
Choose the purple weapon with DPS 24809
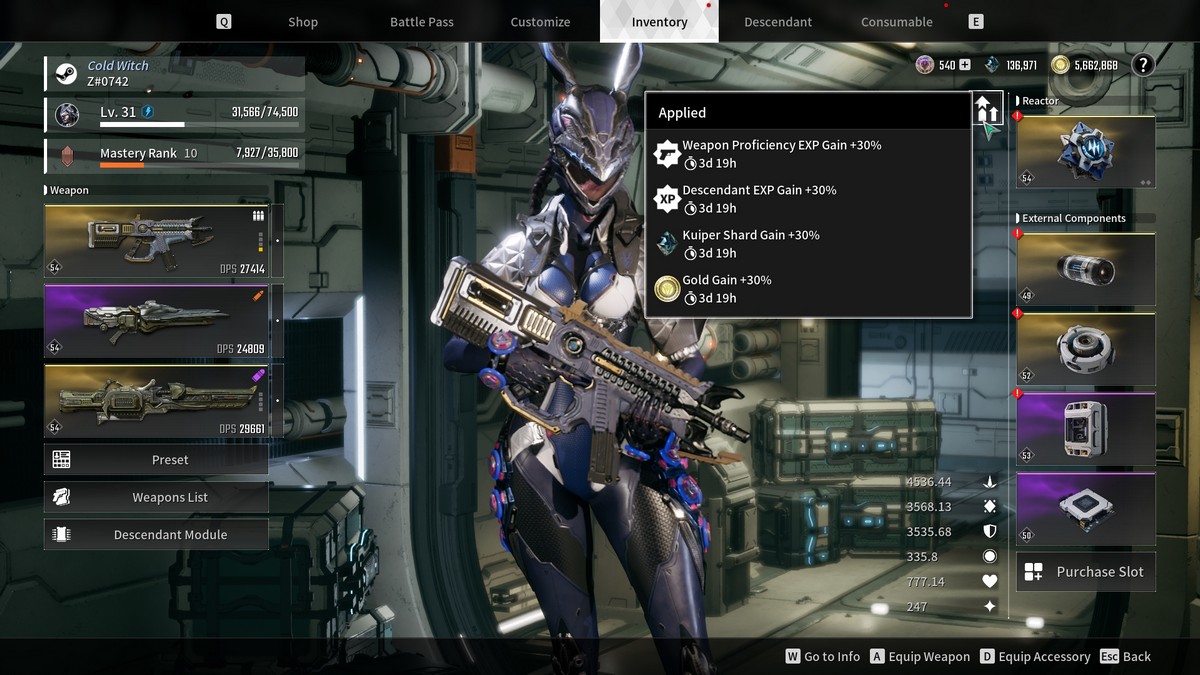pos(163,321)
